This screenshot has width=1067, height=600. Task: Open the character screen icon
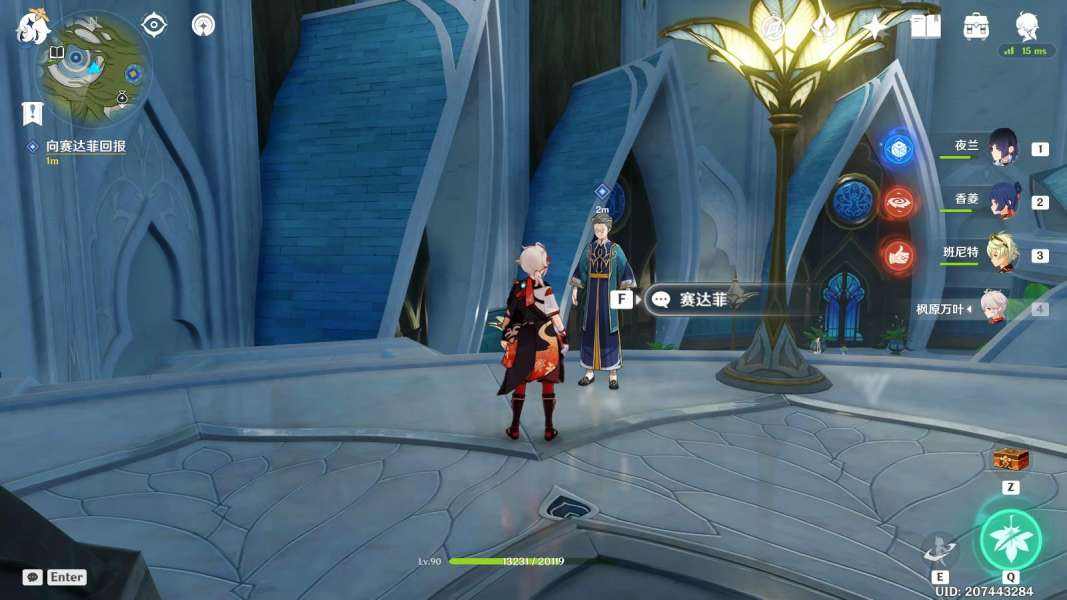click(1027, 25)
